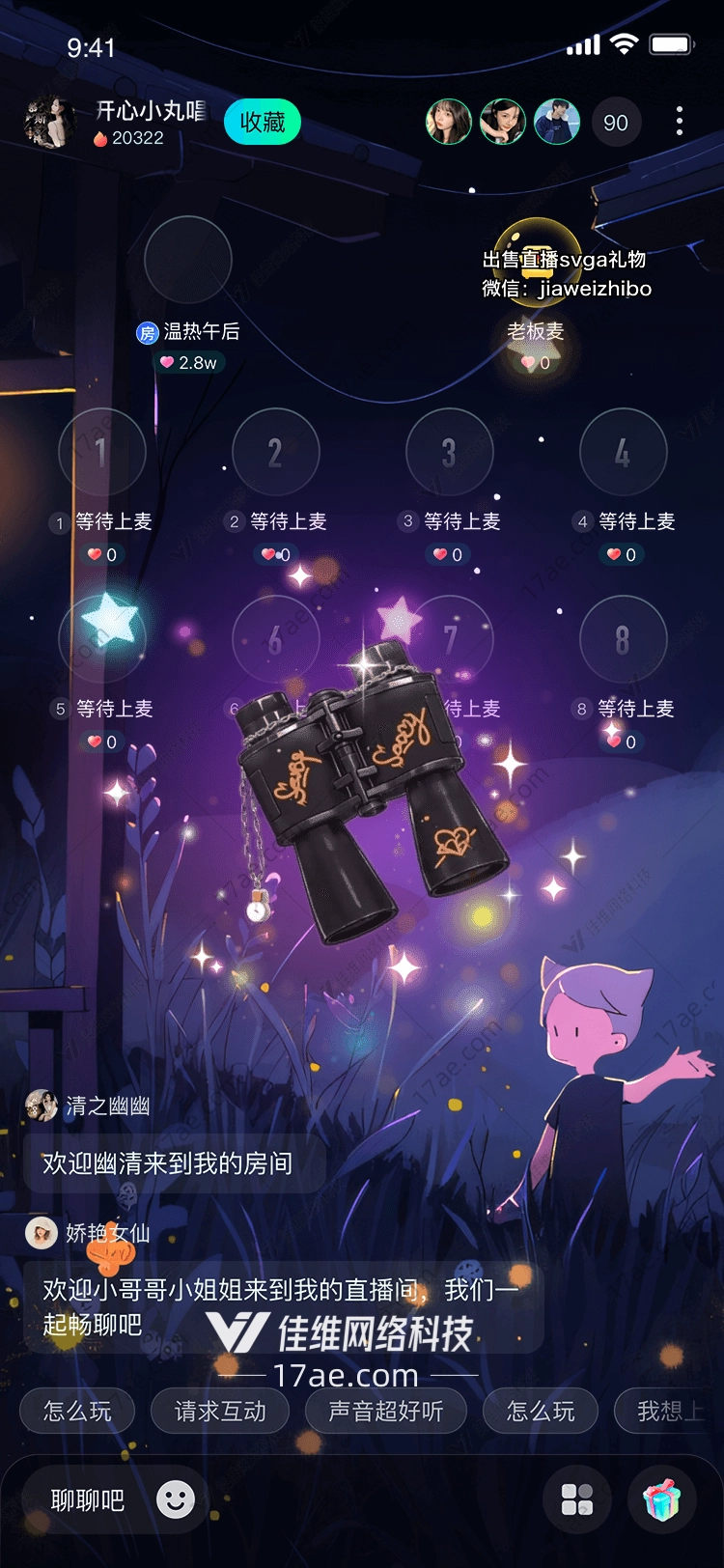
Task: Select the 温热午后 host mic seat
Action: [187, 261]
